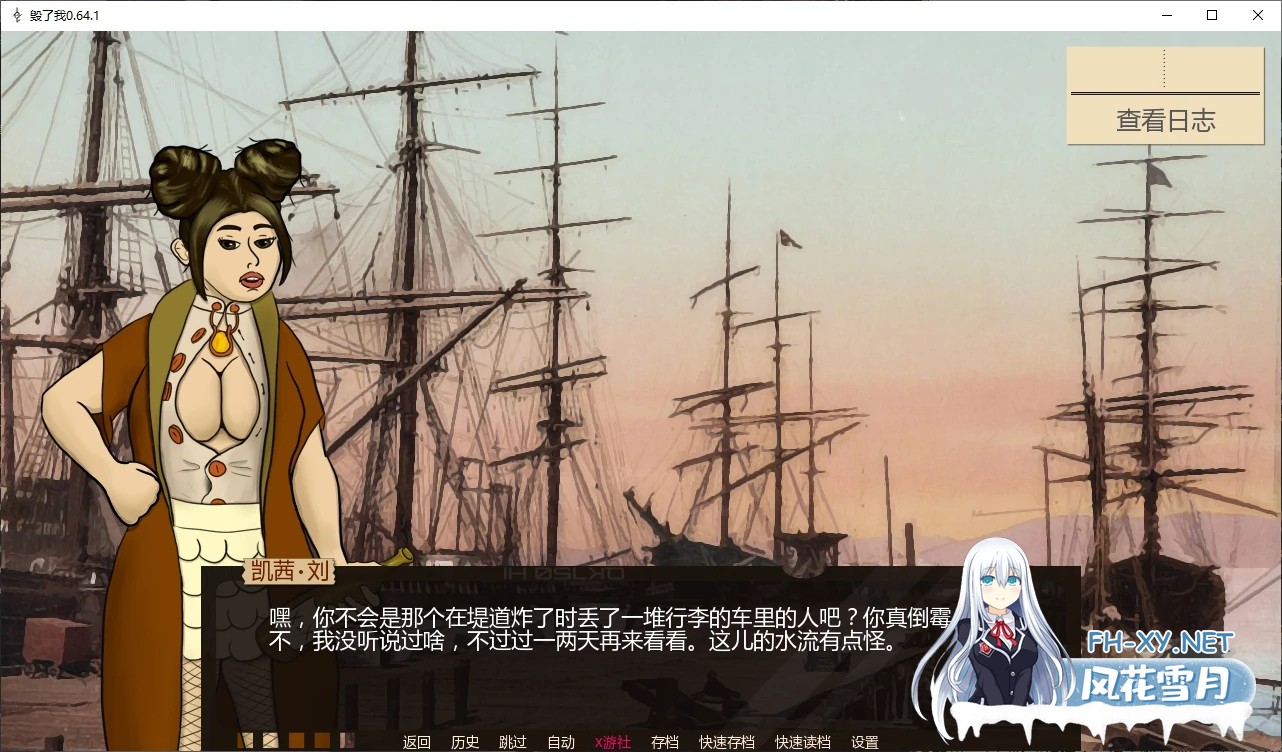
Task: Select the solid orange swatch
Action: coord(296,740)
